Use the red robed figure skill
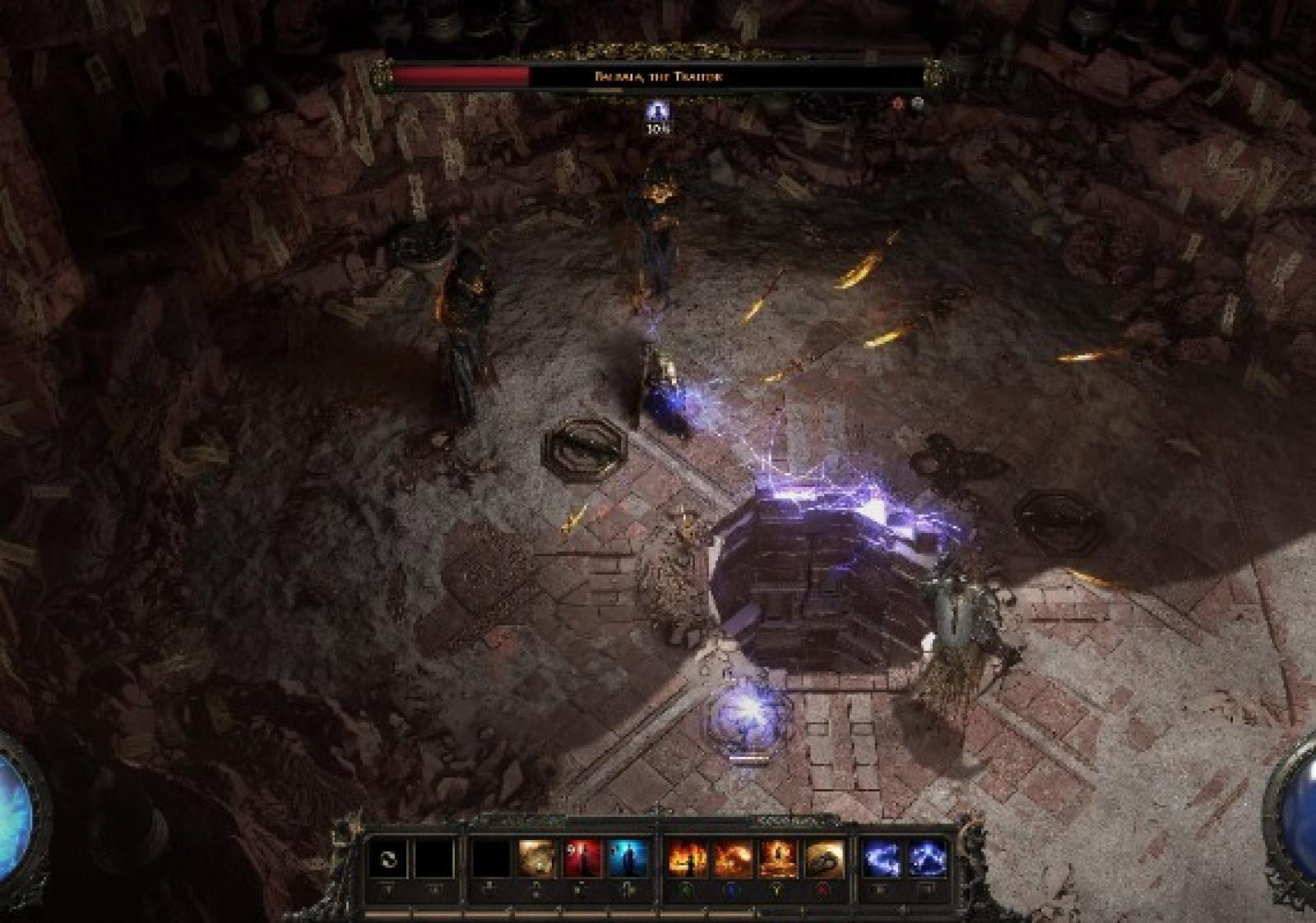 click(x=583, y=860)
